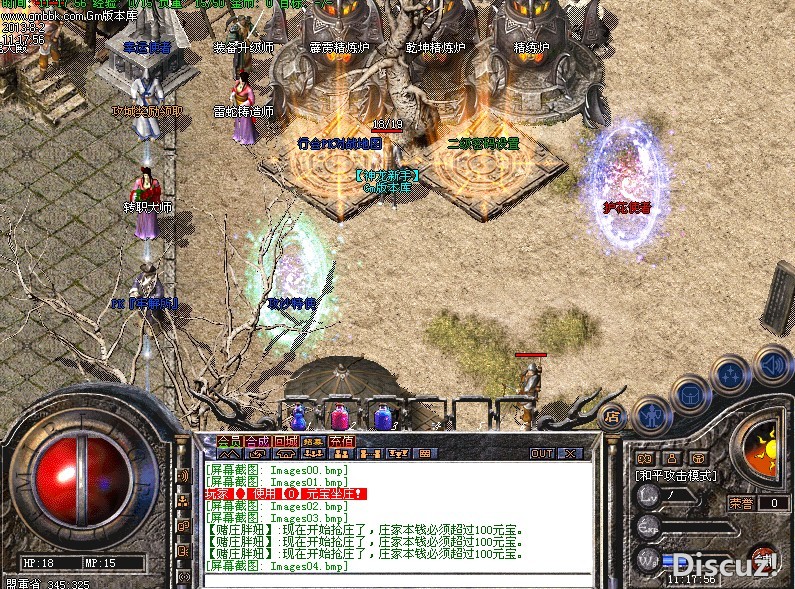The height and width of the screenshot is (589, 795).
Task: Use the 回城 return-to-town button
Action: point(286,441)
